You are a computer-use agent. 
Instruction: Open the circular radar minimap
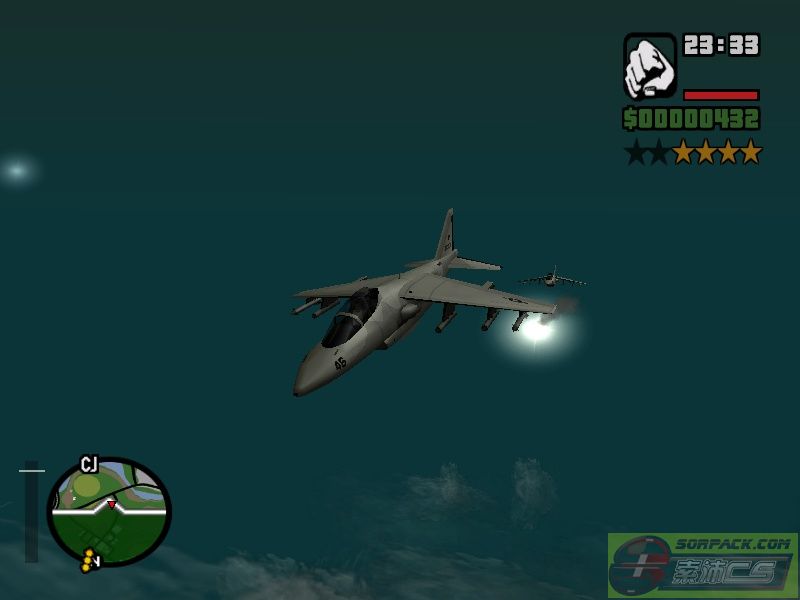coord(110,510)
